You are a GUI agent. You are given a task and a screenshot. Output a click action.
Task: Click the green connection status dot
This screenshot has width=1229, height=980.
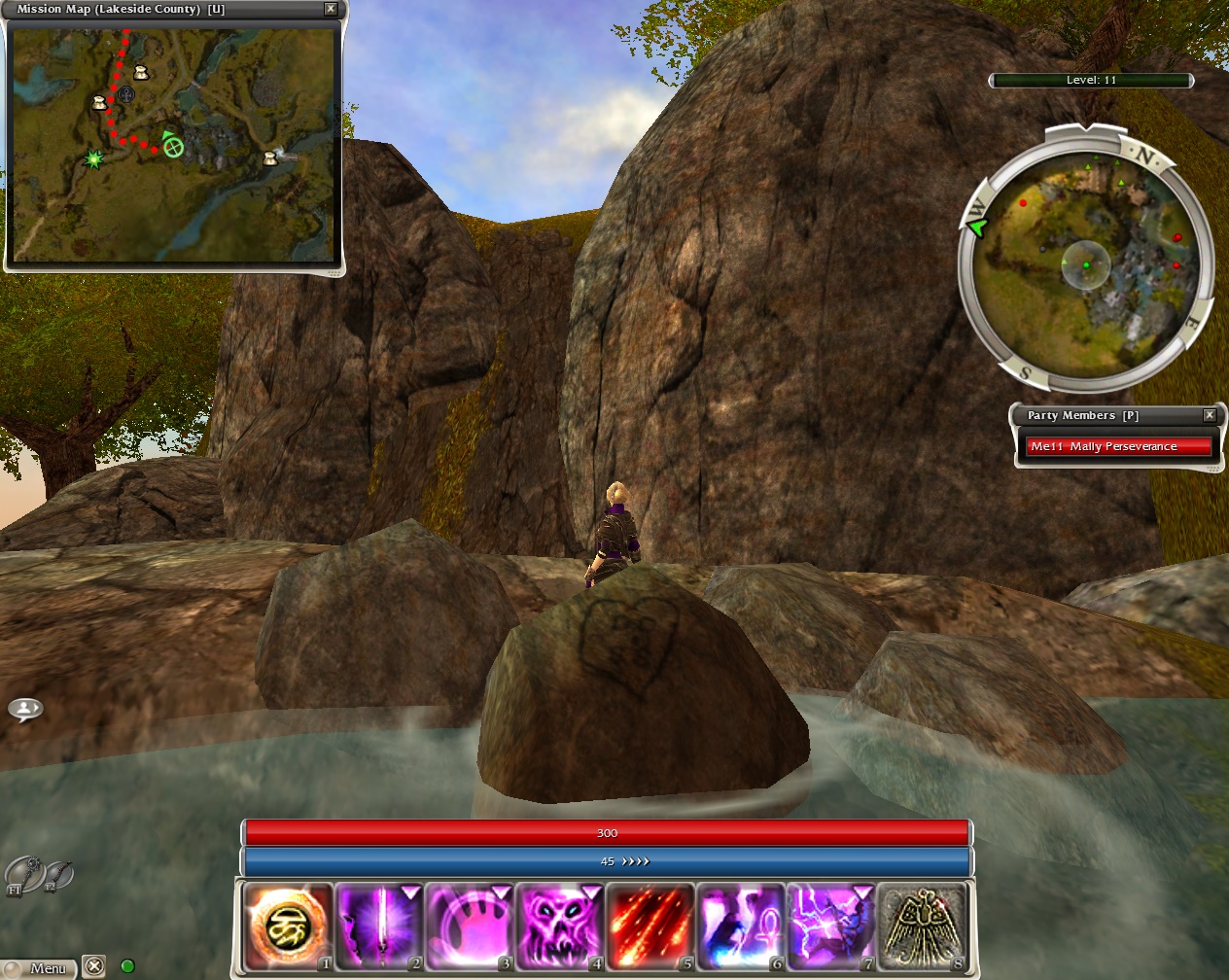(126, 966)
